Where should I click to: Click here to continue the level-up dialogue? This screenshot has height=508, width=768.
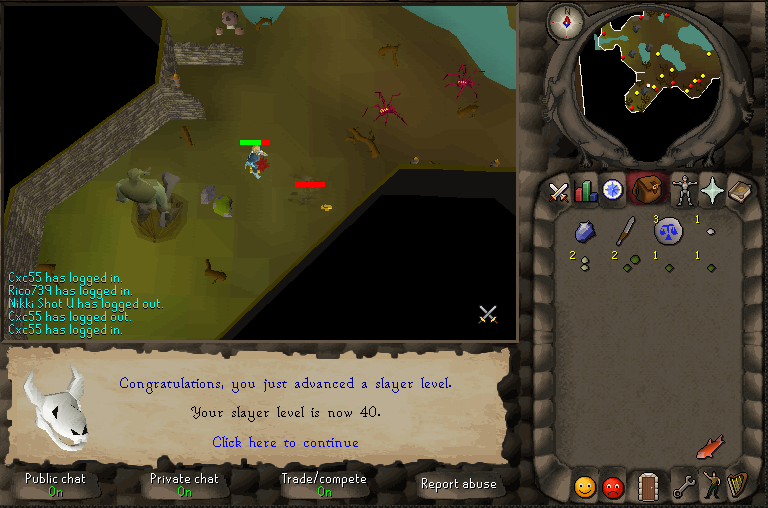(285, 442)
